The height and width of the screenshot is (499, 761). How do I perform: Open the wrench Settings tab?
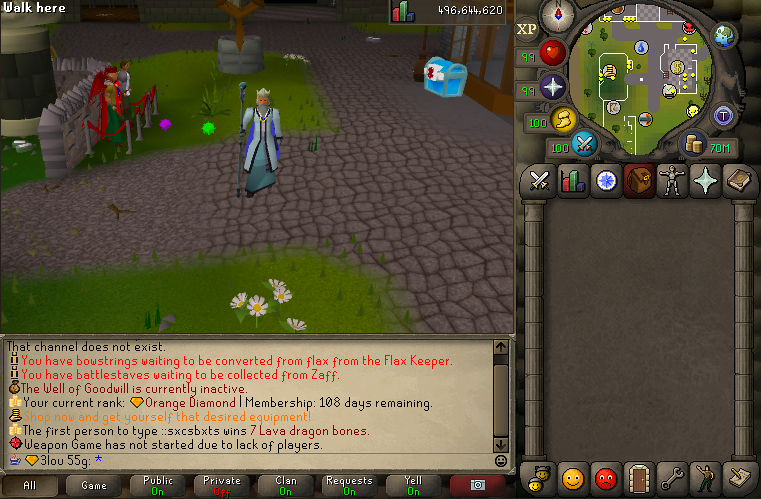click(x=672, y=477)
